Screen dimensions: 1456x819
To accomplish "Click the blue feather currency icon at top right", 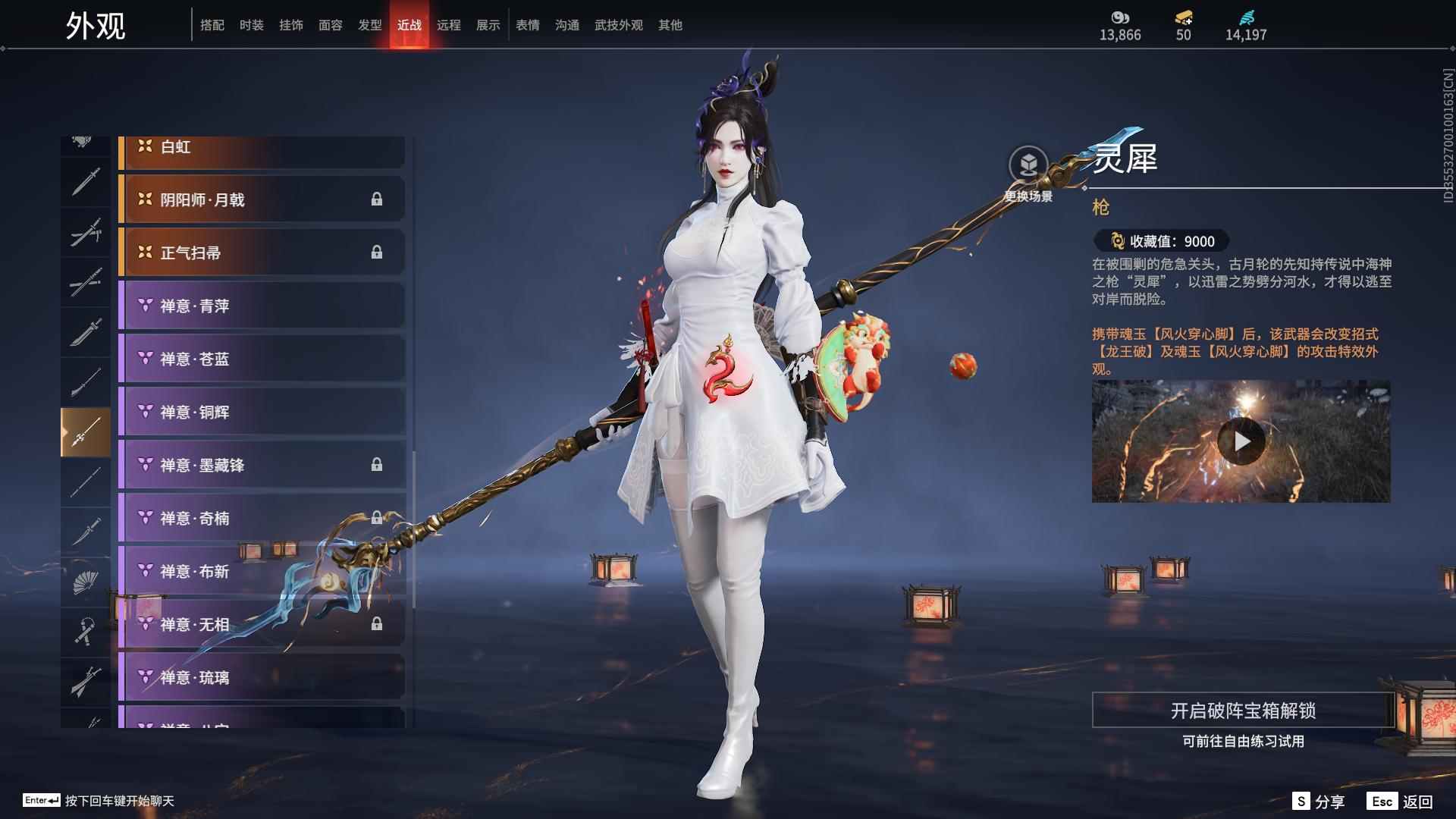I will click(x=1248, y=17).
